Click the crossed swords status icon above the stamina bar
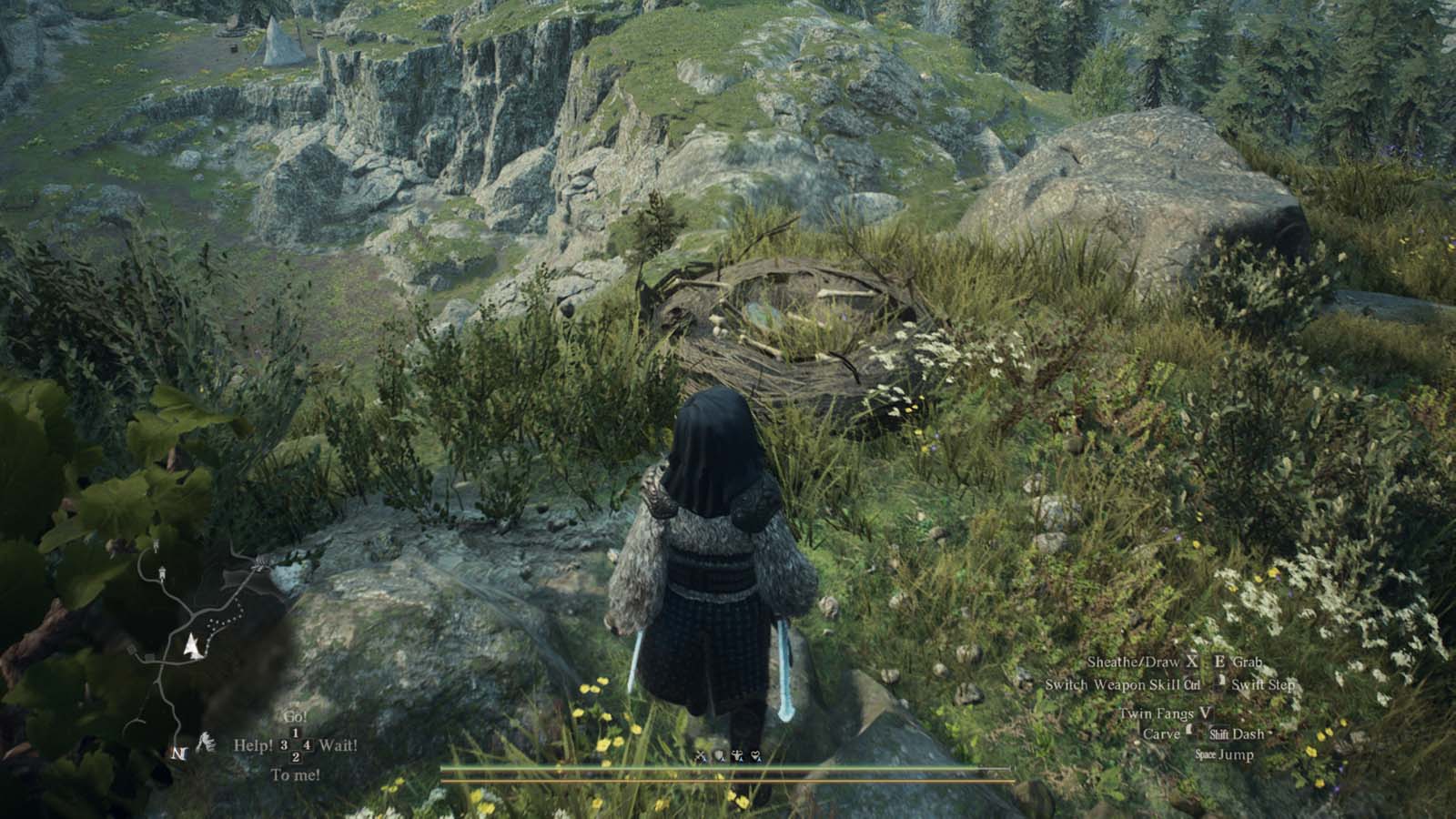Screen dimensions: 1456x819 (701, 756)
